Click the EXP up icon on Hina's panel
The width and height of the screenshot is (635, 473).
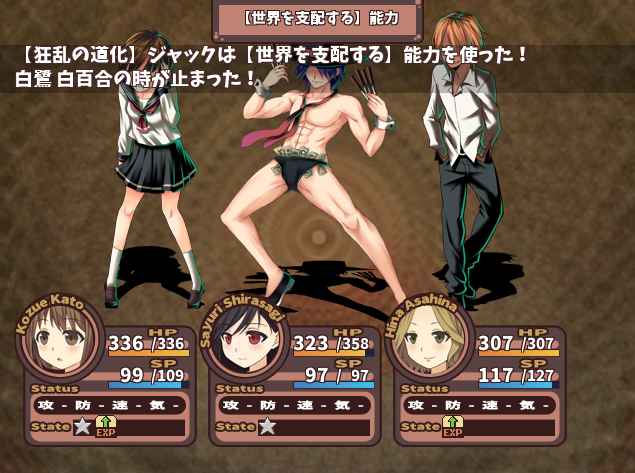[x=451, y=427]
